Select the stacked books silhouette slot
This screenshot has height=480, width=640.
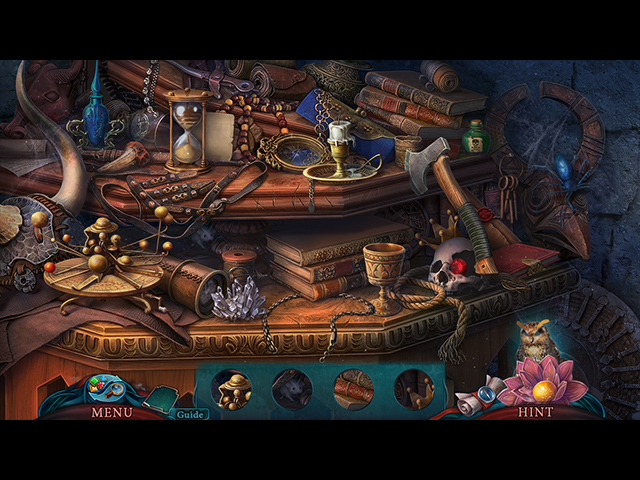tap(353, 390)
